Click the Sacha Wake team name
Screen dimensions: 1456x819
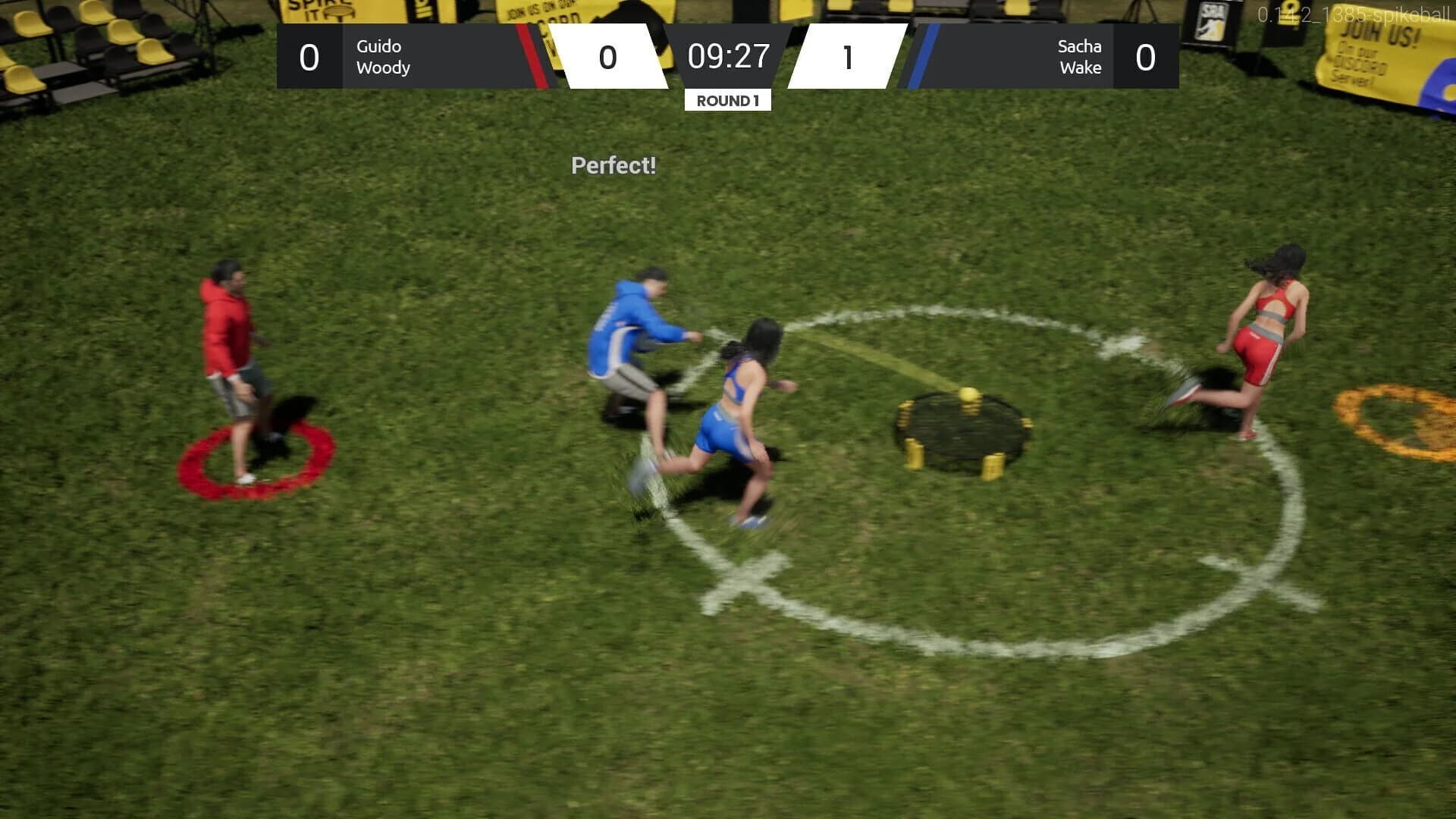click(x=1078, y=57)
